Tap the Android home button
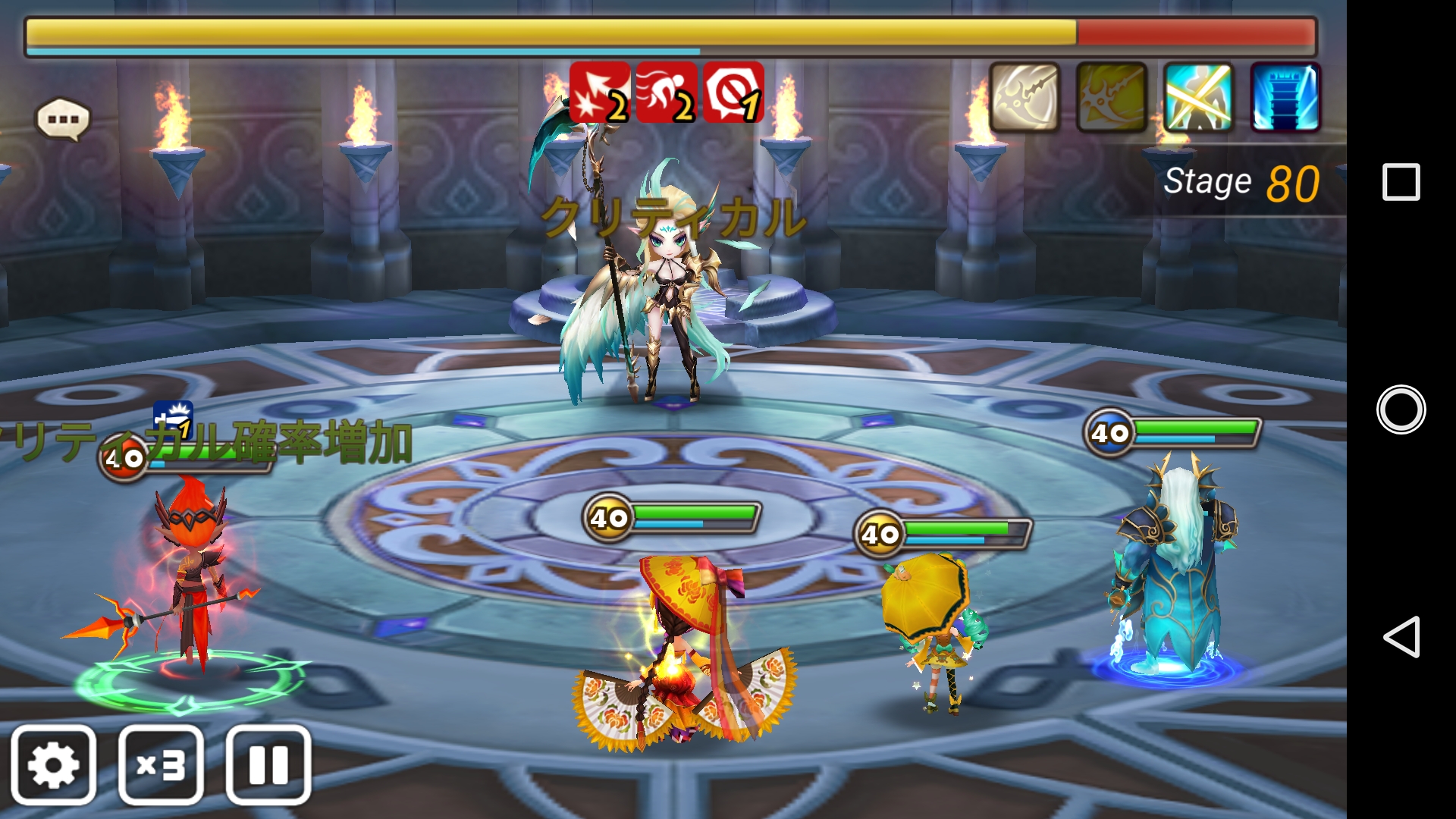This screenshot has height=819, width=1456. click(x=1401, y=409)
